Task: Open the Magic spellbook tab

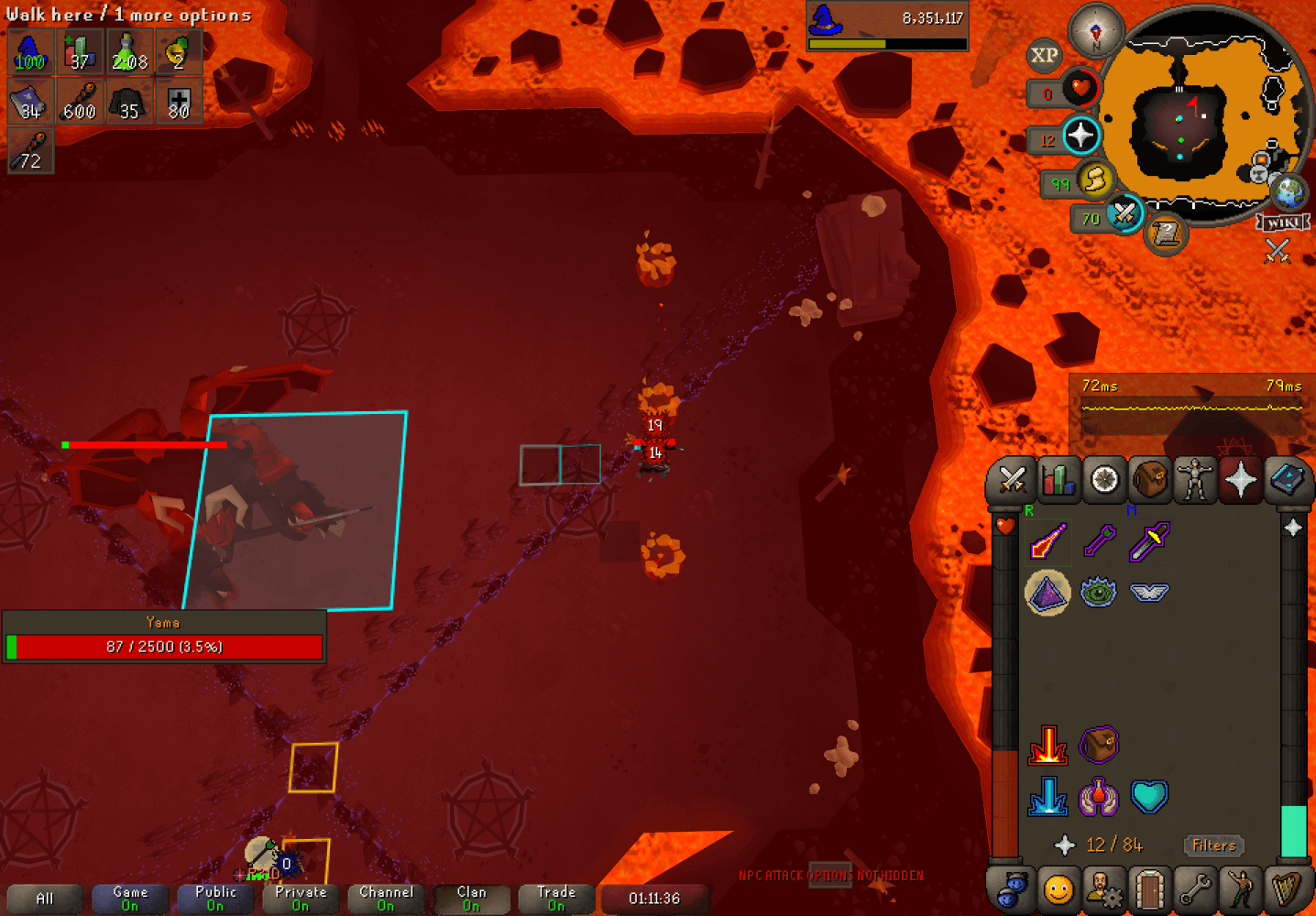Action: tap(1288, 479)
